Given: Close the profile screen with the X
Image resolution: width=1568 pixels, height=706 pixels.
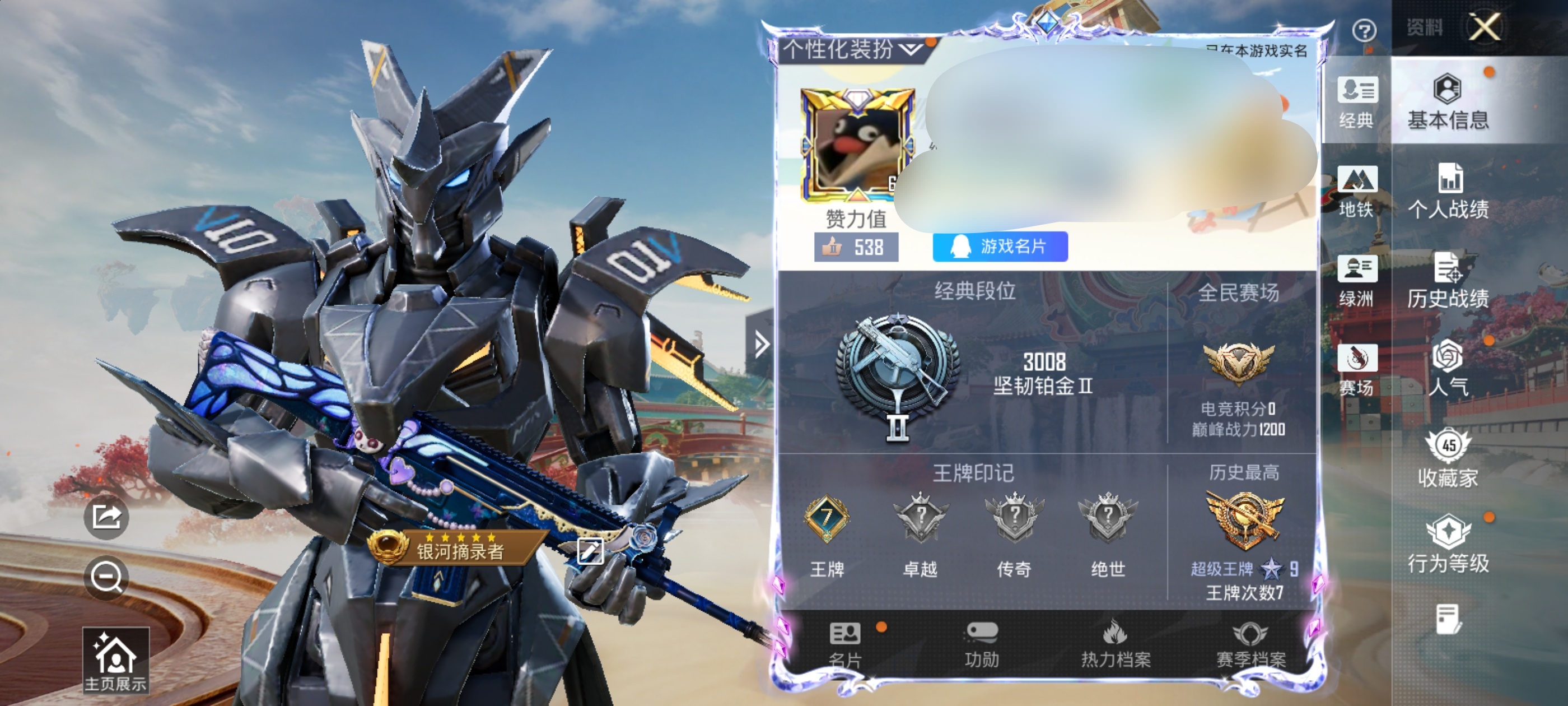Looking at the screenshot, I should 1485,27.
